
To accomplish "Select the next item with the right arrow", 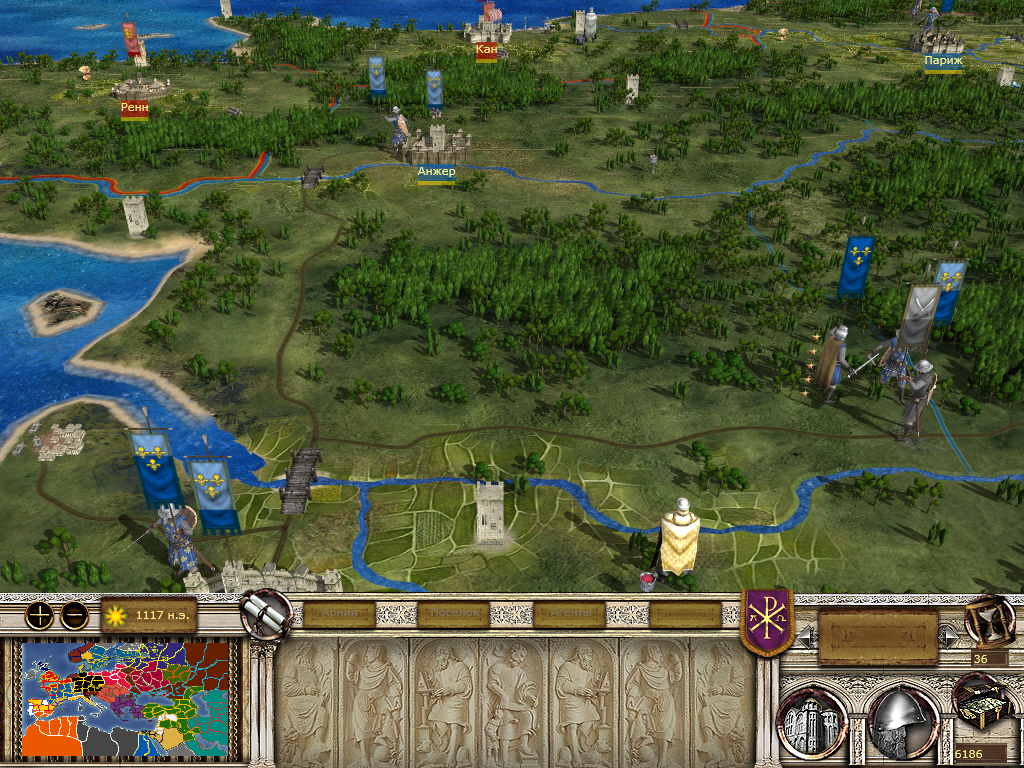I will pyautogui.click(x=950, y=632).
